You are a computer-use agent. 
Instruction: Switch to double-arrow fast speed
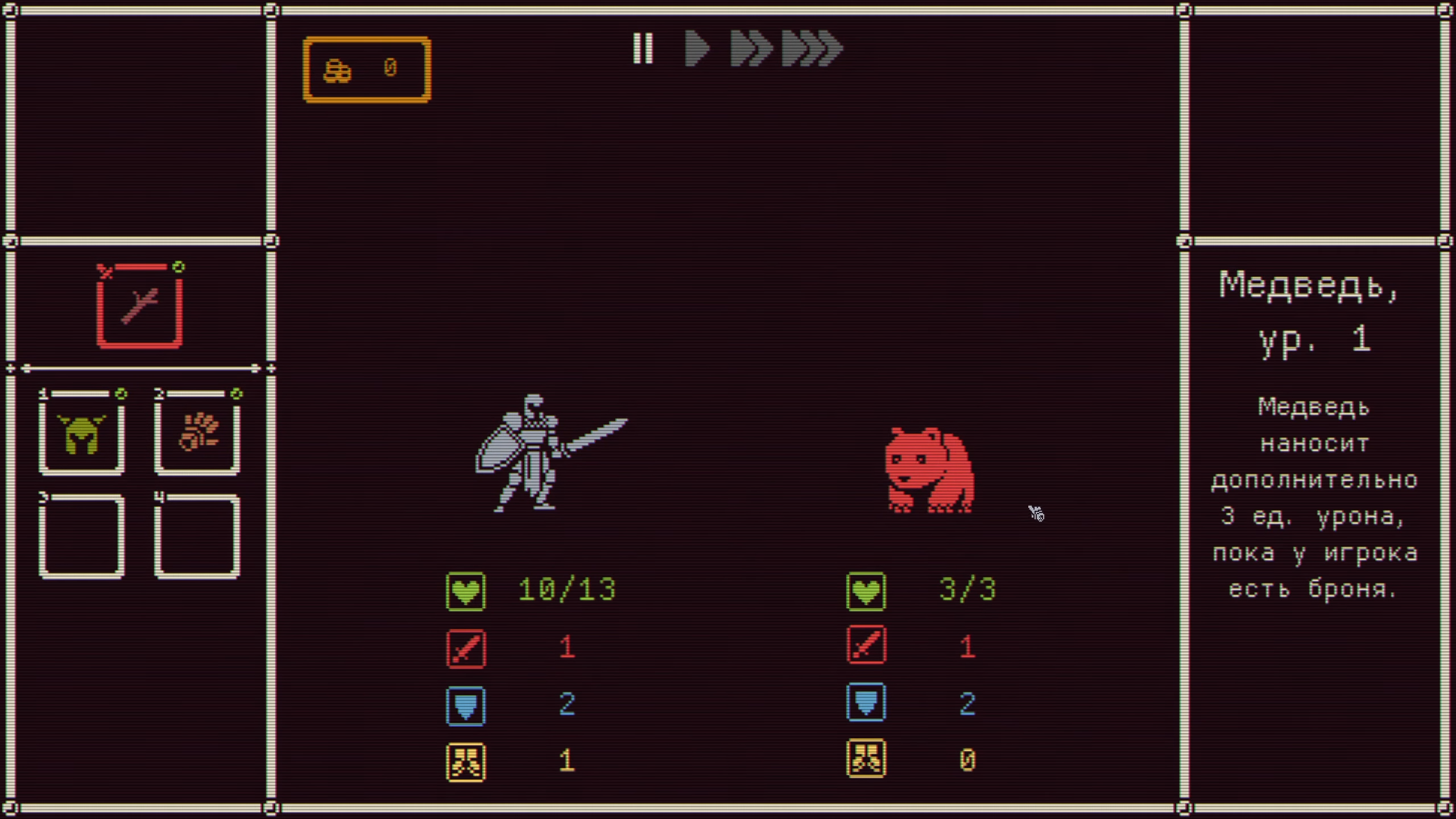[751, 48]
